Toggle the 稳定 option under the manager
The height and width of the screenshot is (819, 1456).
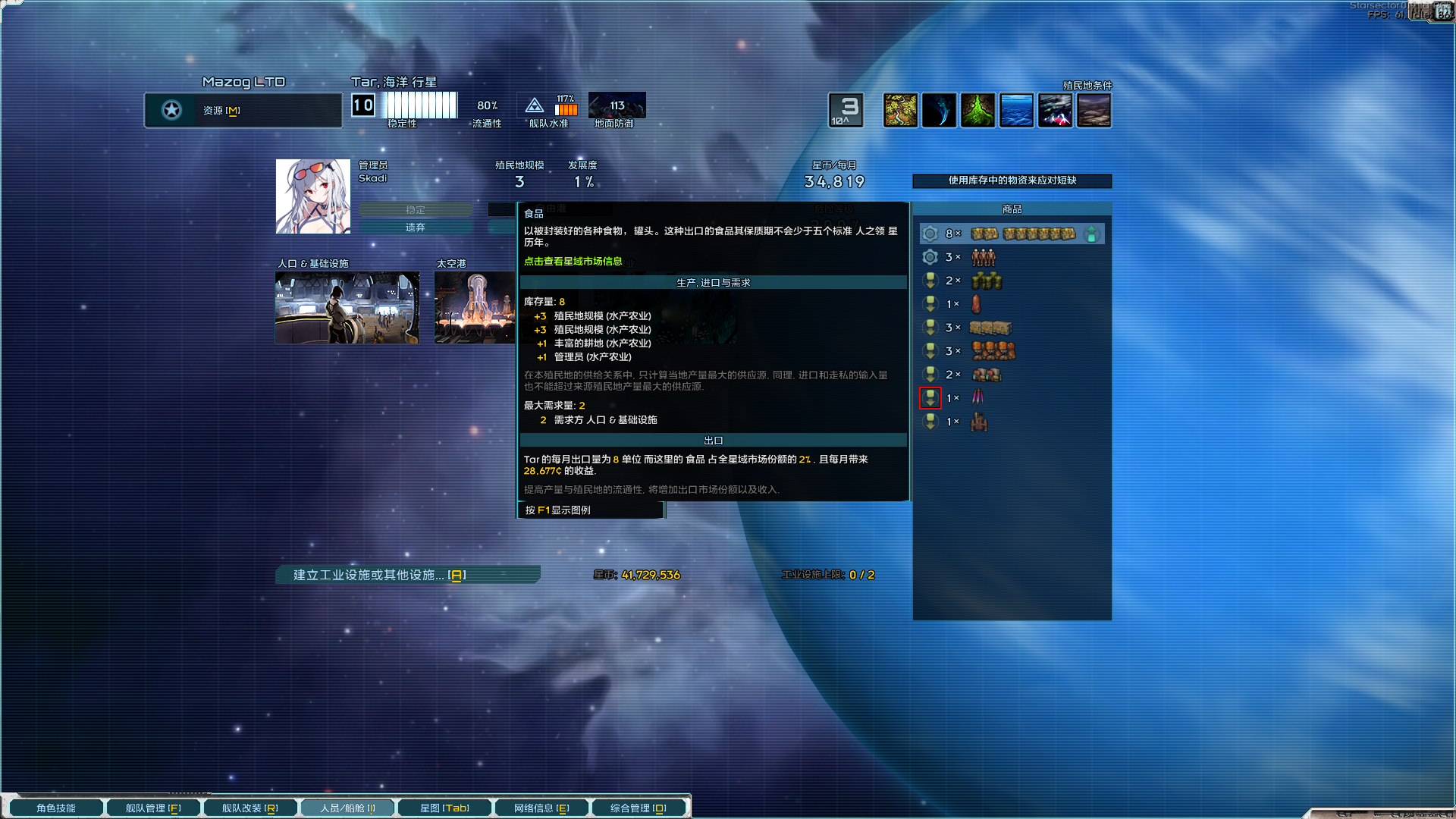416,209
